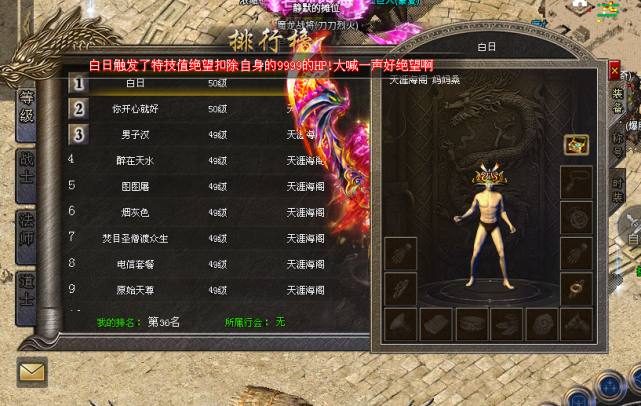Image resolution: width=641 pixels, height=406 pixels.
Task: Pick rank 3 player 男子汉
Action: 136,133
